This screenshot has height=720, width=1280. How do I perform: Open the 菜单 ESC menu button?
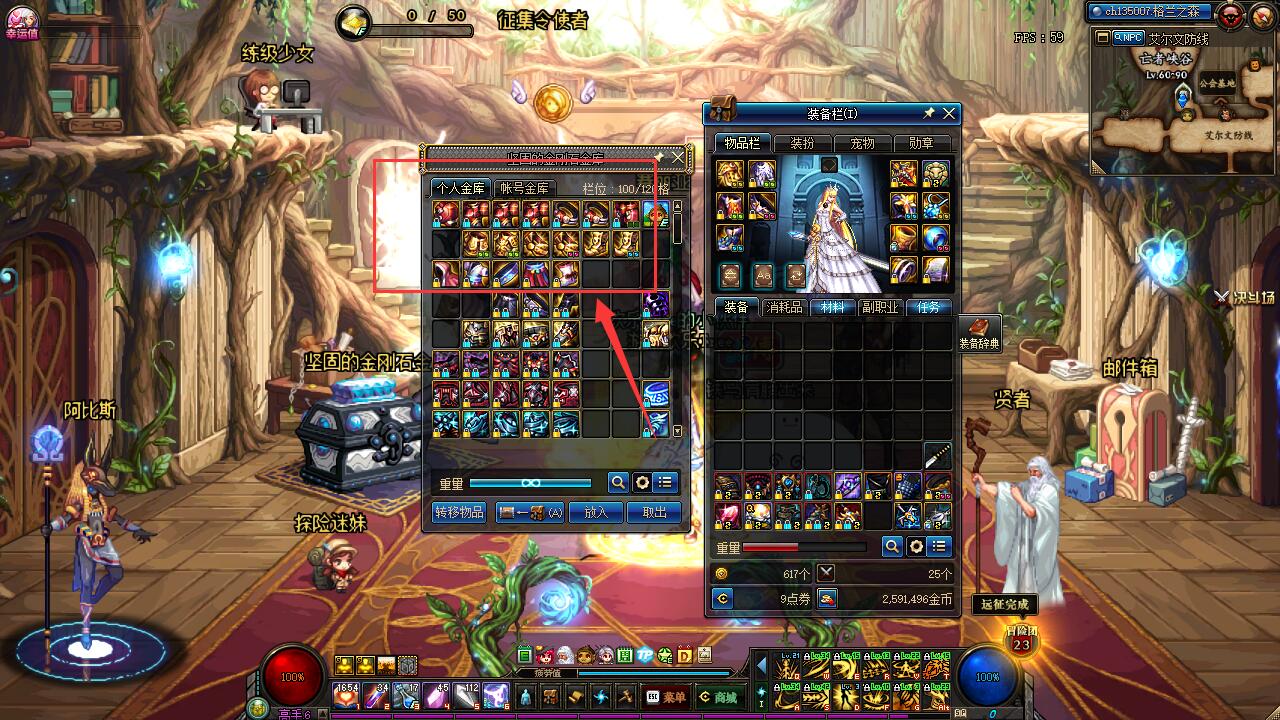666,697
